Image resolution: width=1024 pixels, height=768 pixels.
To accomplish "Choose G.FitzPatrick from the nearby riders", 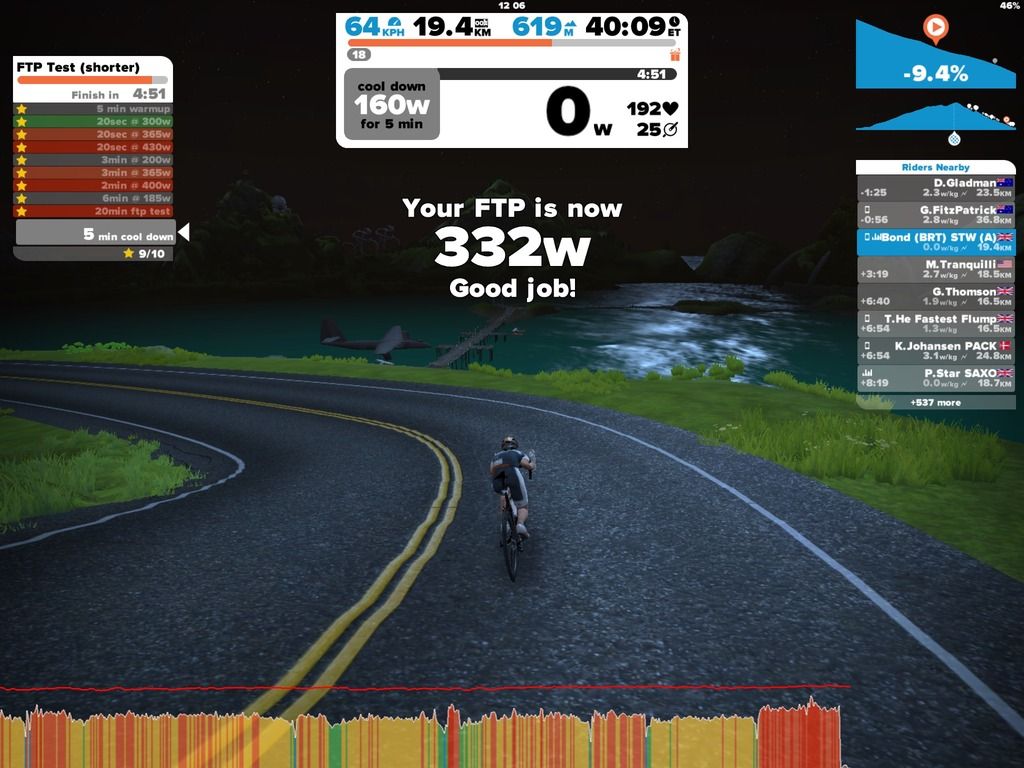I will point(935,215).
